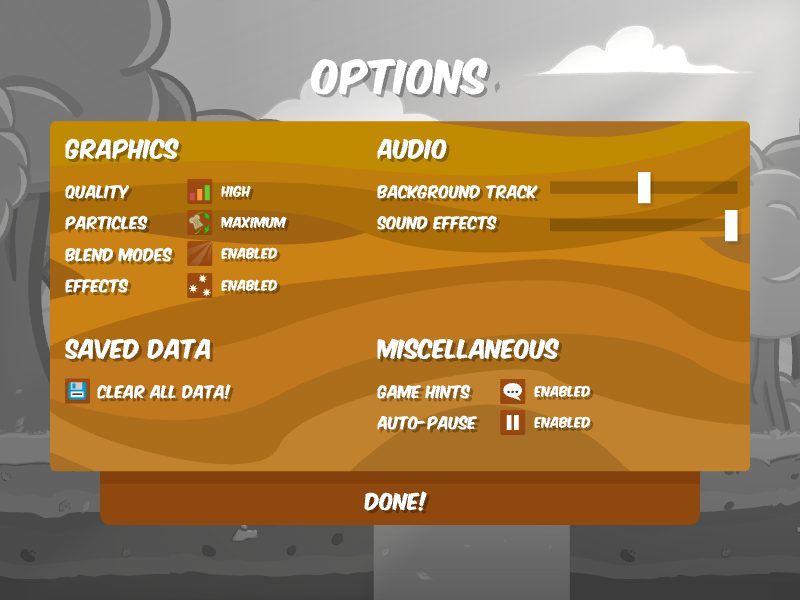Select Clear All Data!
800x600 pixels.
(x=163, y=392)
